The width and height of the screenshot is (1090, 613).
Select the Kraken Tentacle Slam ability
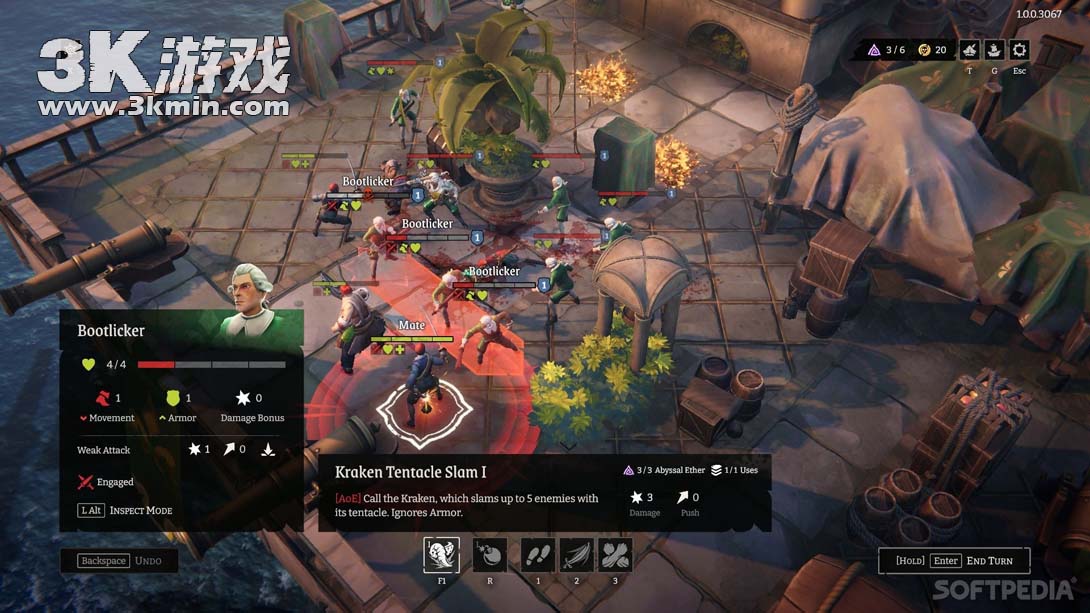point(442,555)
